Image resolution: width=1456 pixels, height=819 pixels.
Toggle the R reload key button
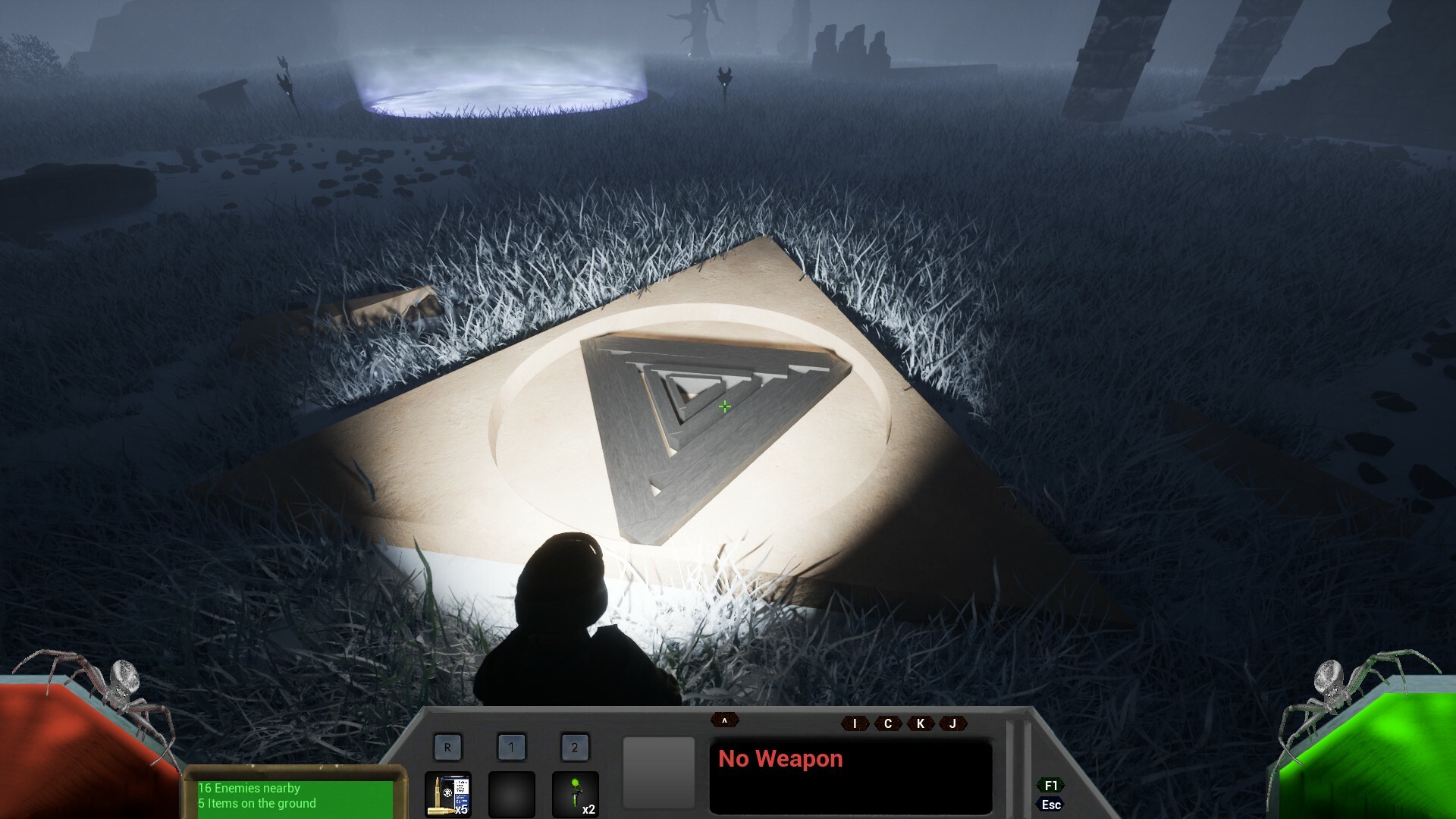pos(447,747)
